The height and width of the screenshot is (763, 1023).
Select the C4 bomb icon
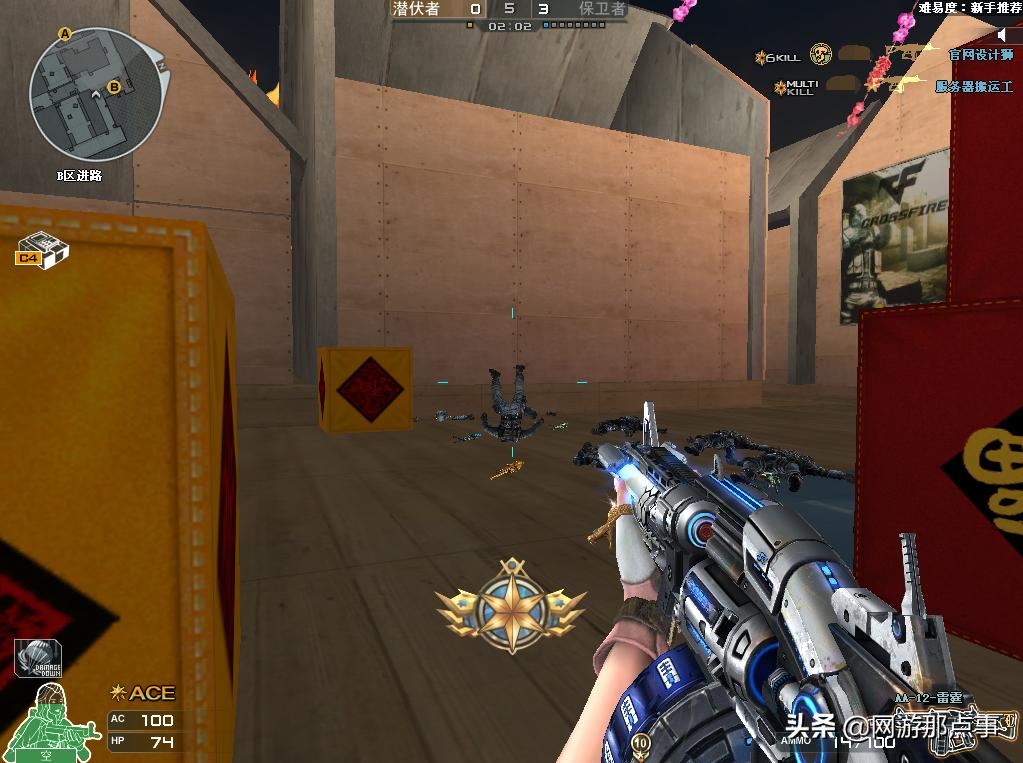point(41,248)
